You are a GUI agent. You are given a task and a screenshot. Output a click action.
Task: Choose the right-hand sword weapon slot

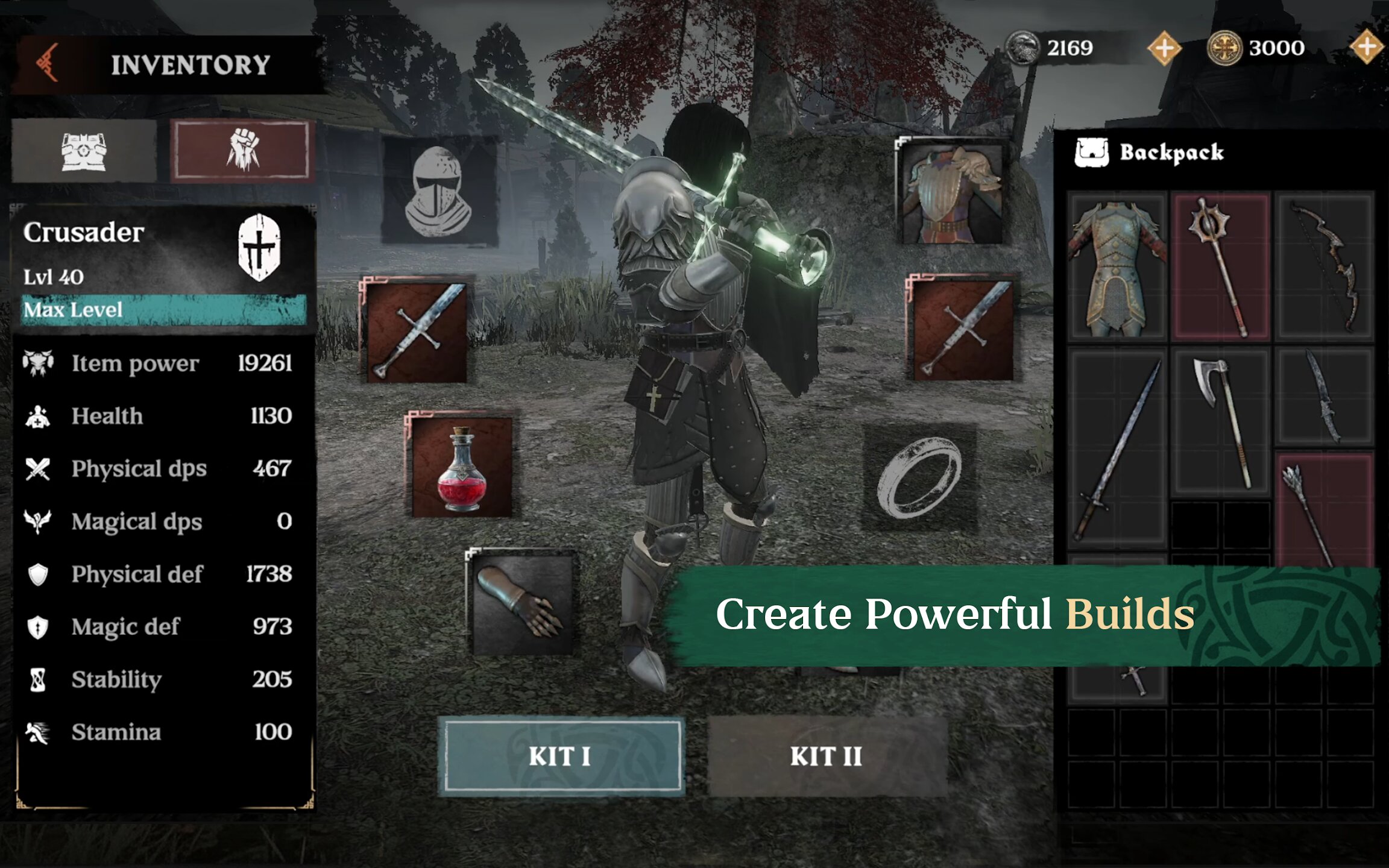(962, 329)
